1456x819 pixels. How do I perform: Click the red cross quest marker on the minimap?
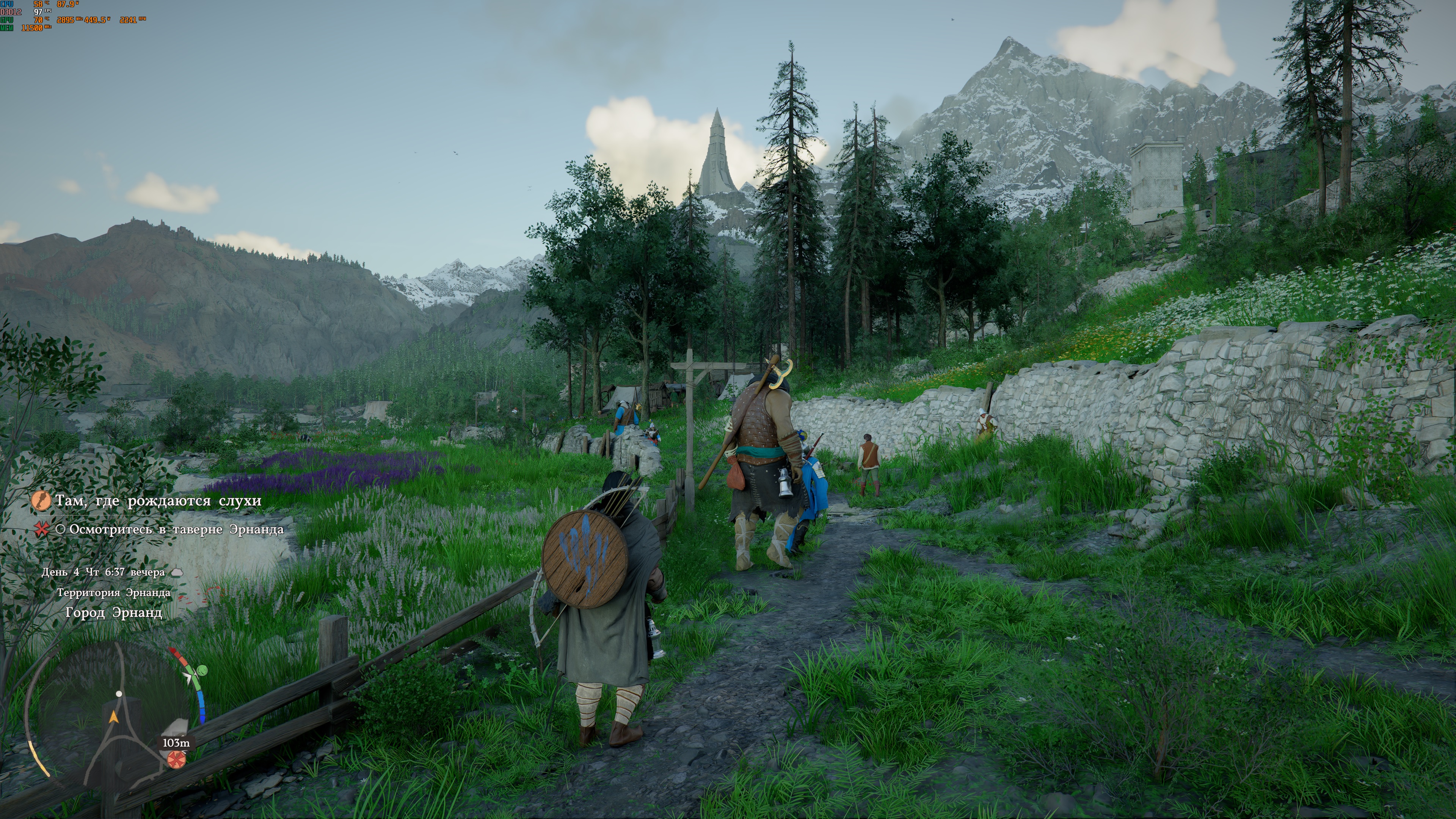[176, 759]
